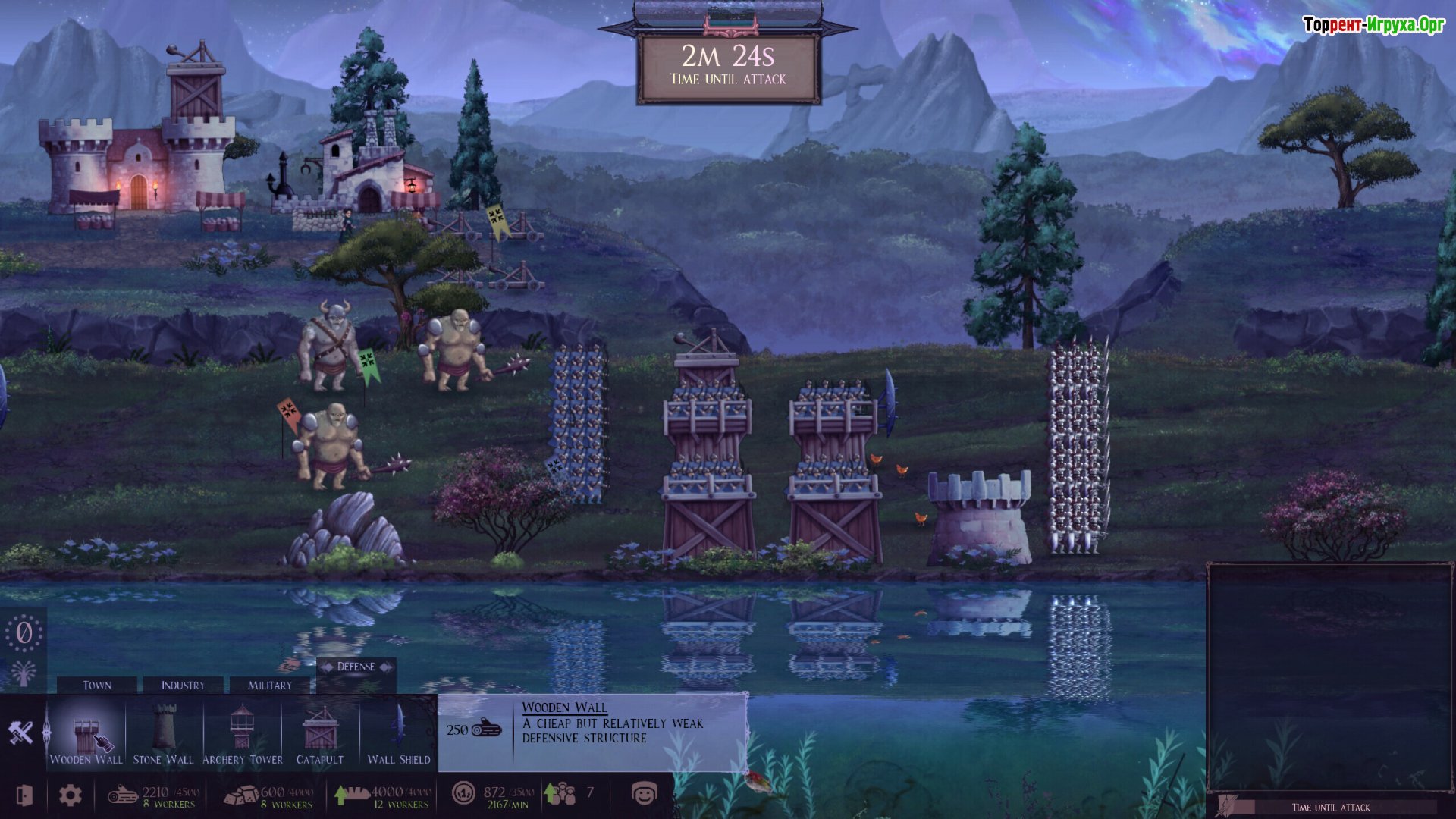The width and height of the screenshot is (1456, 819).
Task: Open the Industry build tab
Action: [183, 685]
